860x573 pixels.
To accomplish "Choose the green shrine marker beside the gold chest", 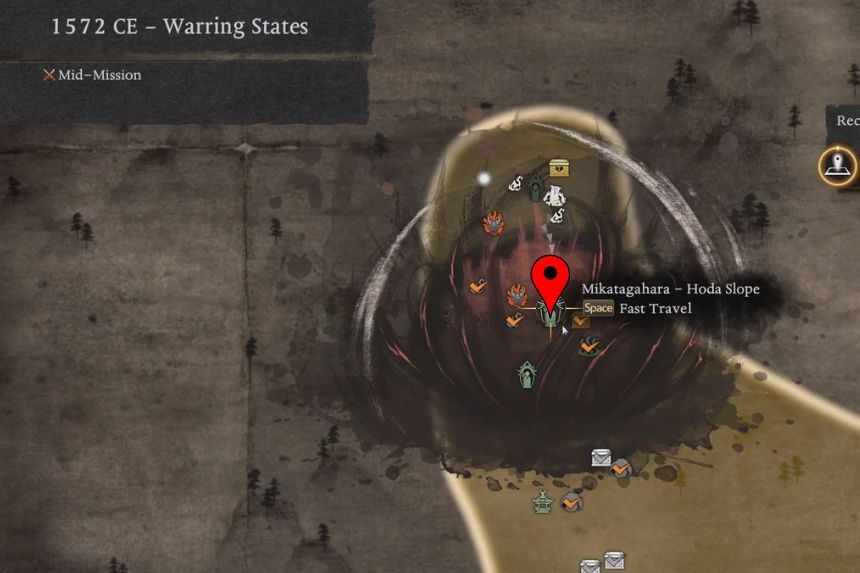I will tap(536, 187).
